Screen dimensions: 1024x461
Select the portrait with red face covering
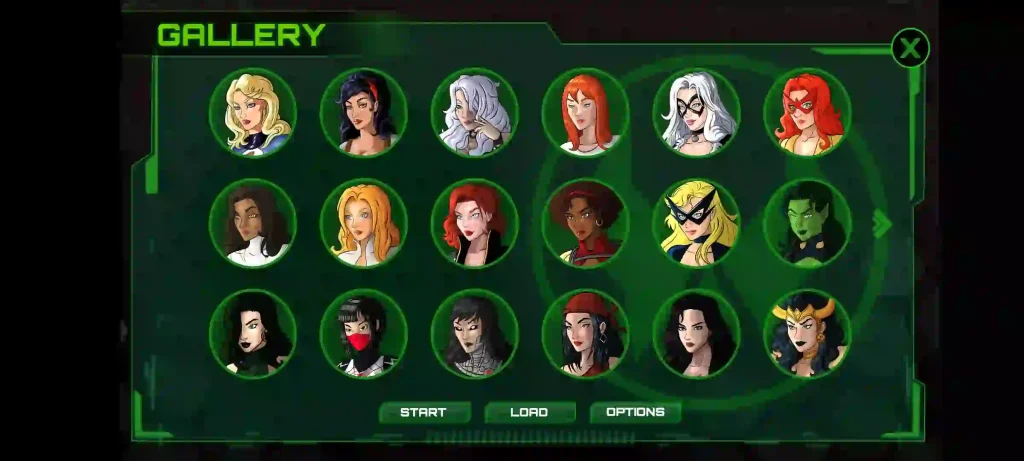coord(363,334)
